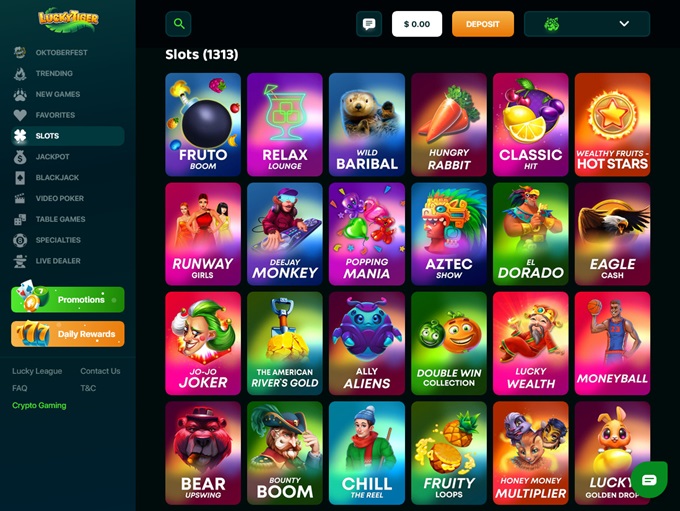View Table Games

(x=60, y=219)
